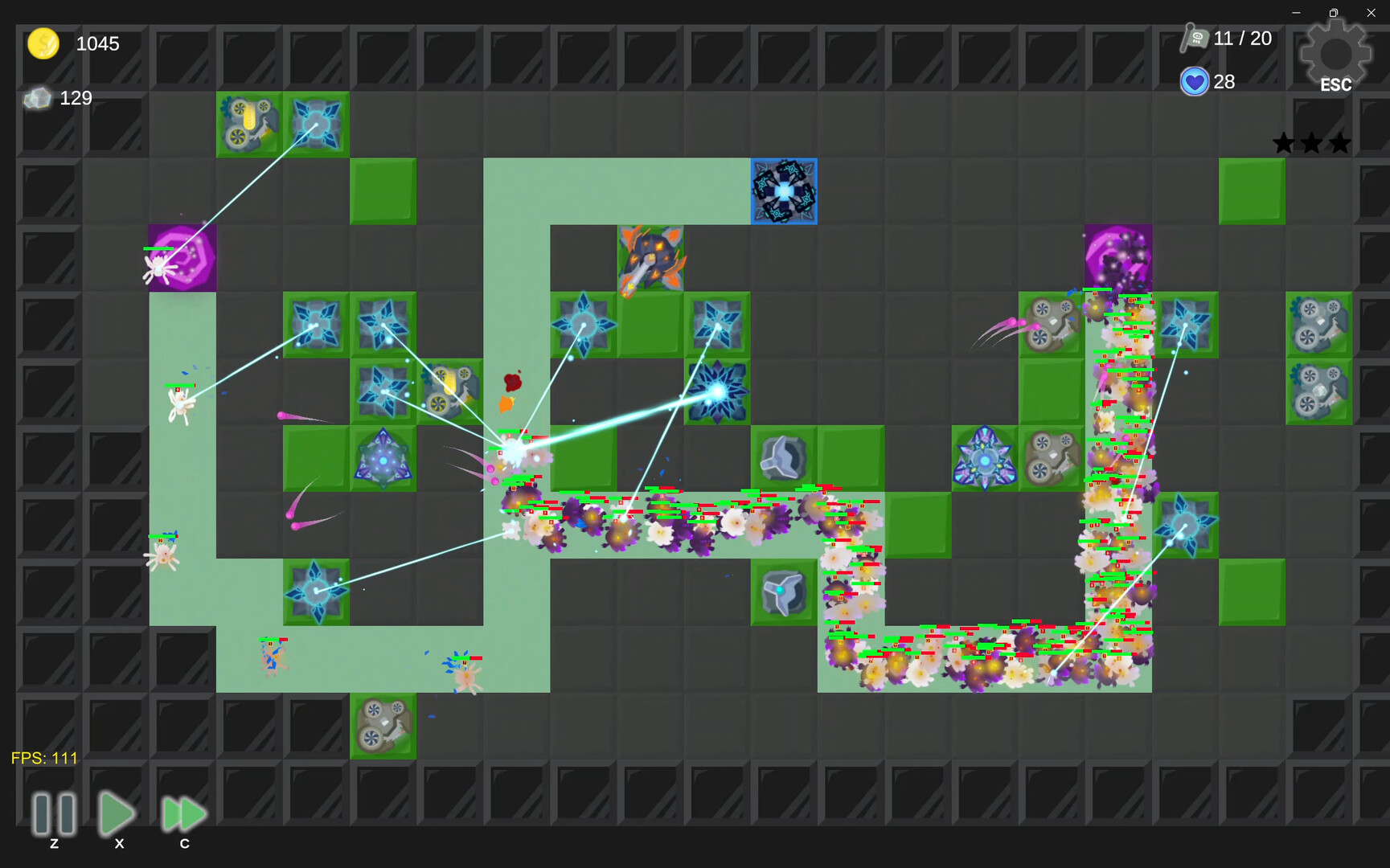The image size is (1390, 868).
Task: Resume normal speed with the x play button
Action: pyautogui.click(x=117, y=814)
